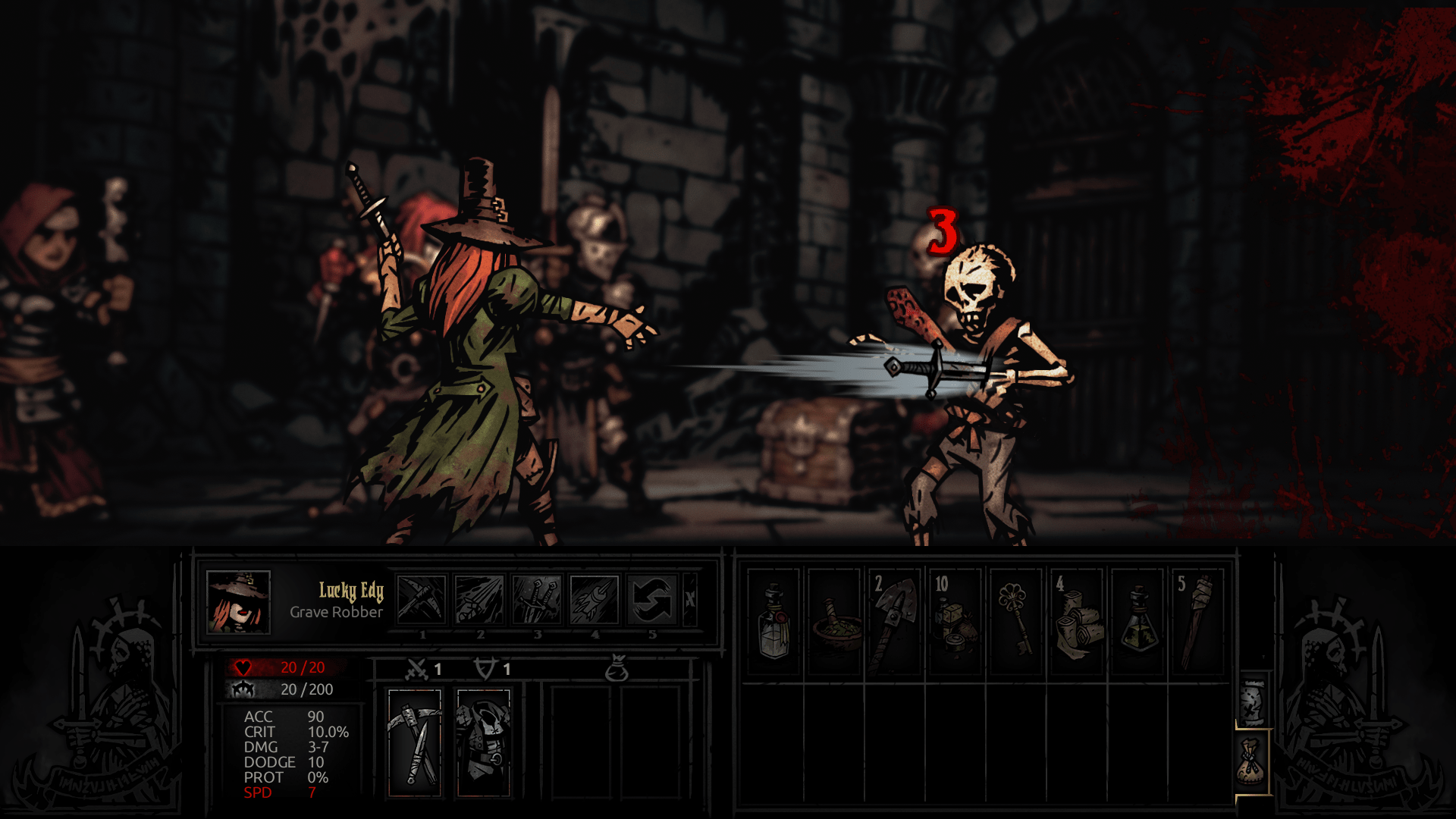Switch to the map tab
This screenshot has width=1456, height=819.
coord(1253,701)
